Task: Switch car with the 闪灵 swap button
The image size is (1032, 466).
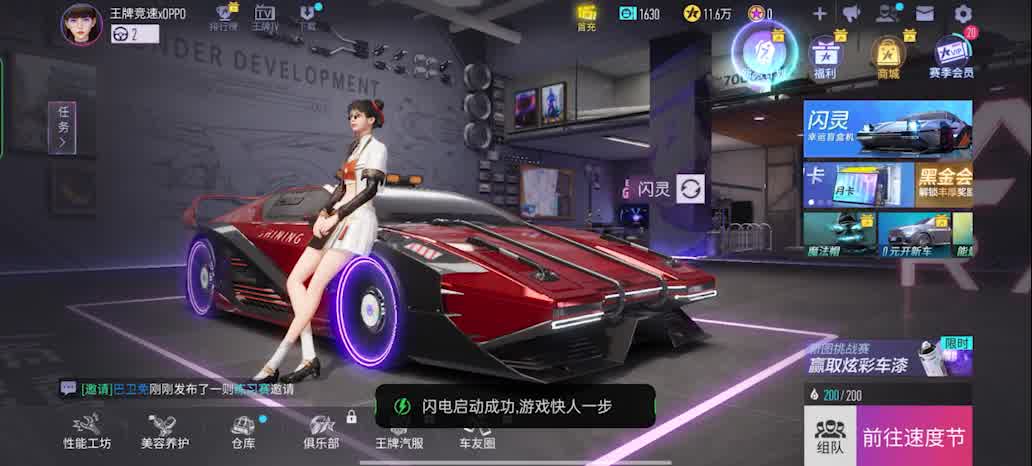Action: pyautogui.click(x=690, y=188)
